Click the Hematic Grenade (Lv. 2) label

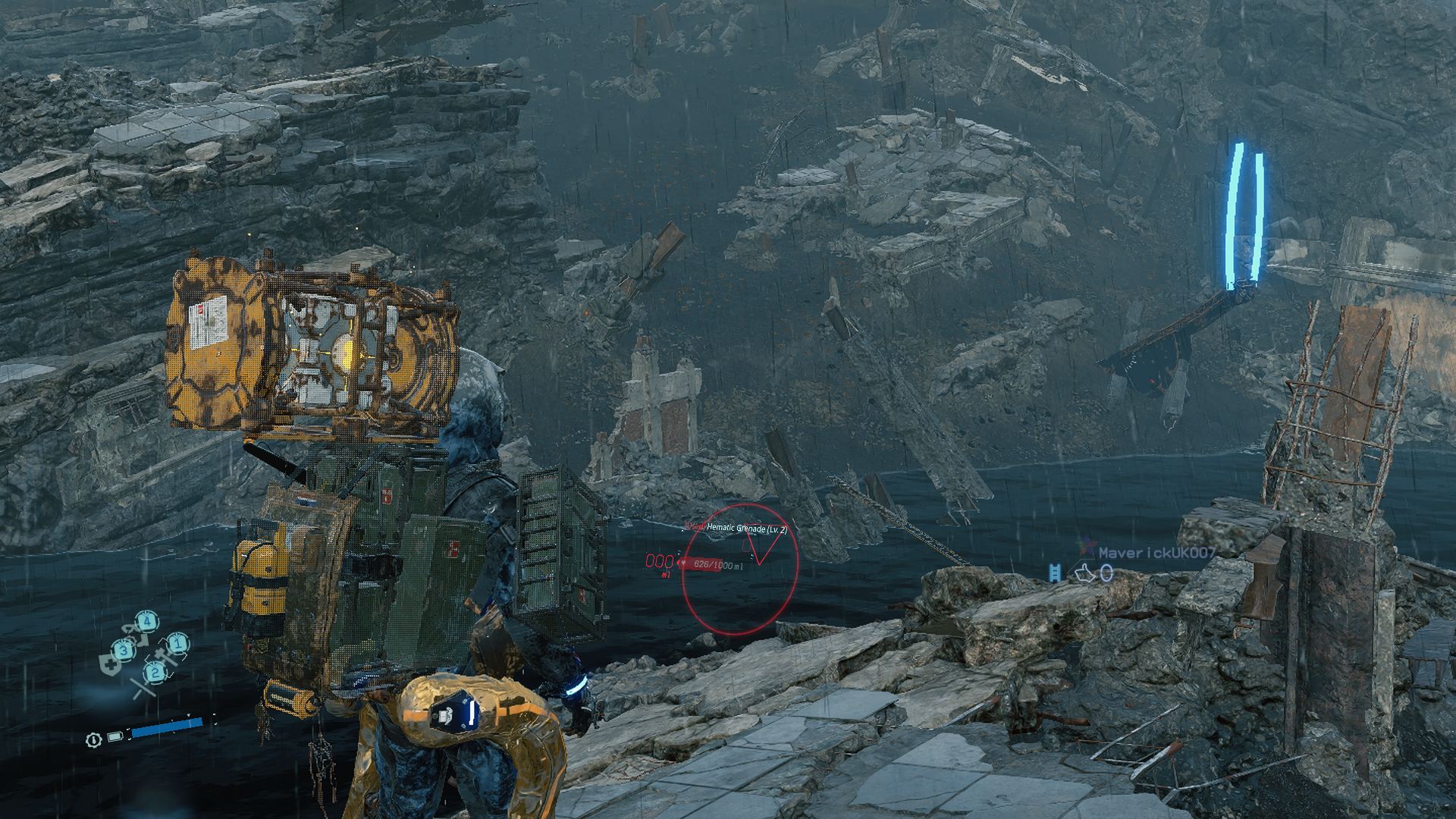(746, 529)
